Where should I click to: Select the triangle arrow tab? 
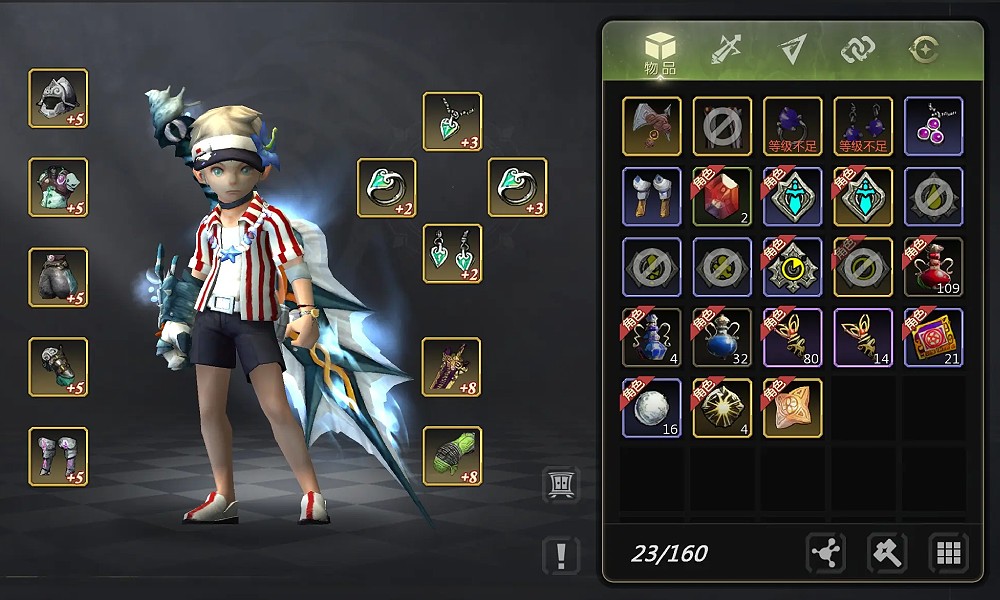click(793, 49)
